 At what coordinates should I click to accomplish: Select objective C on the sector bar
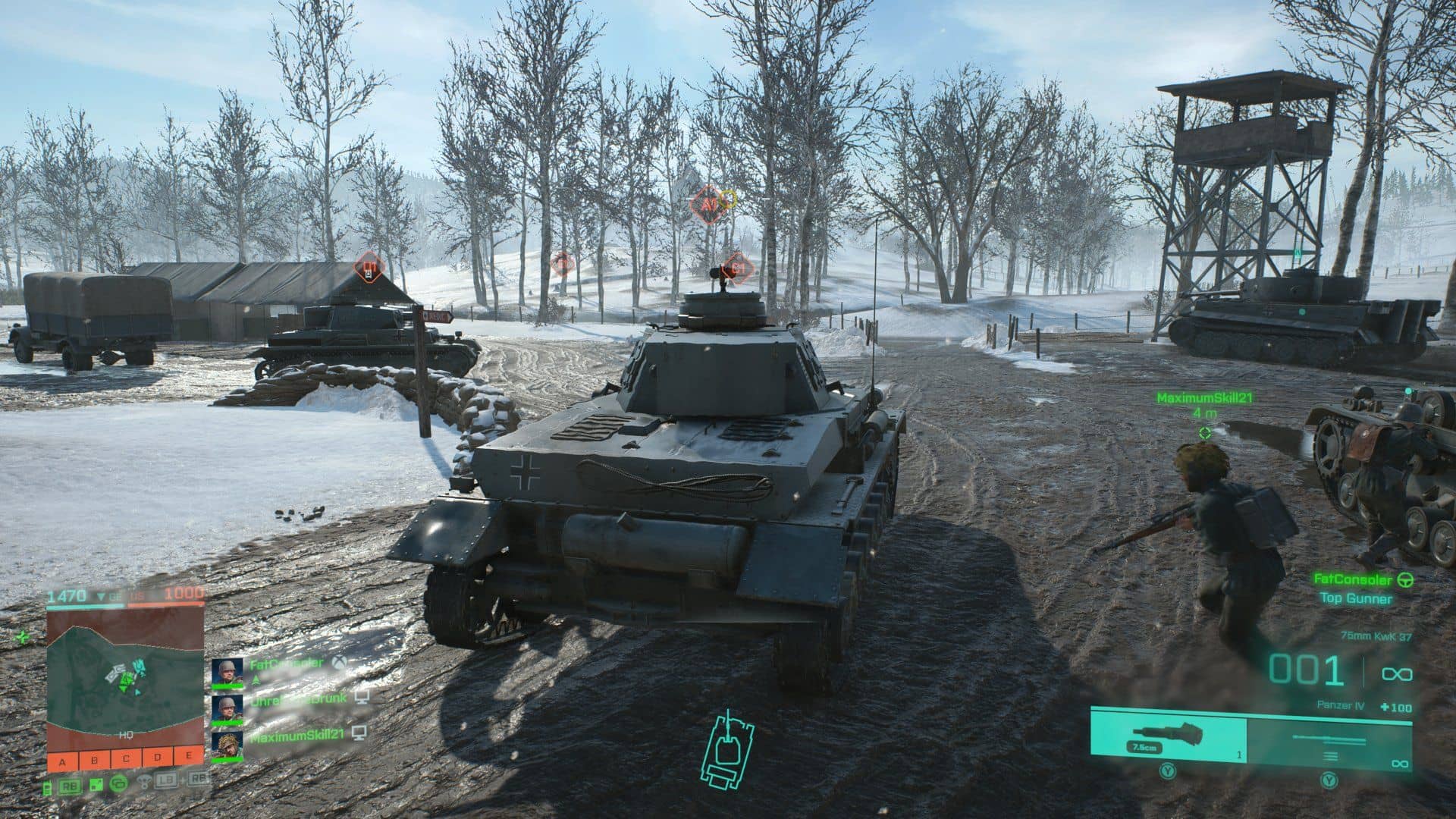coord(125,758)
